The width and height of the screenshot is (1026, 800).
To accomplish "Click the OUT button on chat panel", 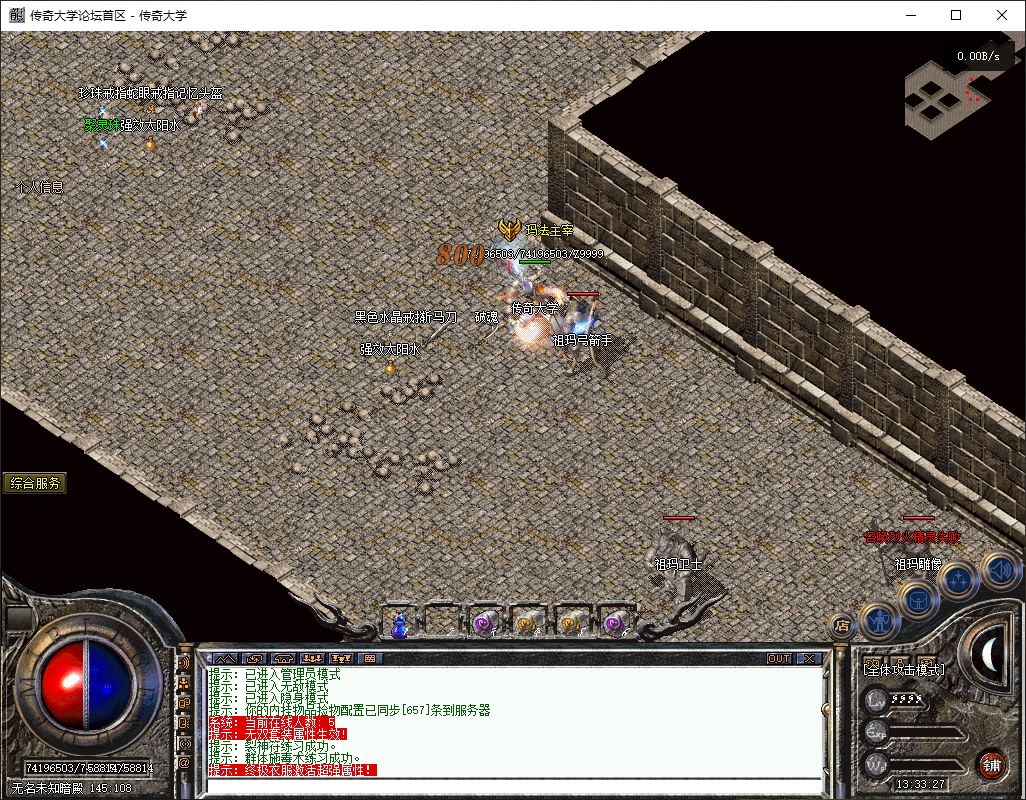I will pyautogui.click(x=779, y=659).
